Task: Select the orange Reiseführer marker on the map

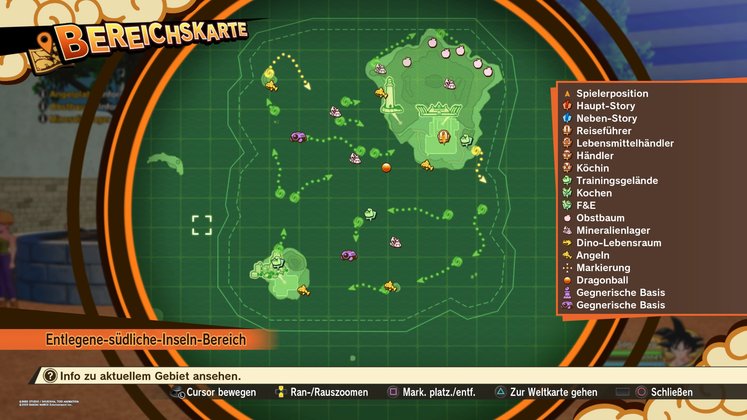Action: (x=444, y=136)
